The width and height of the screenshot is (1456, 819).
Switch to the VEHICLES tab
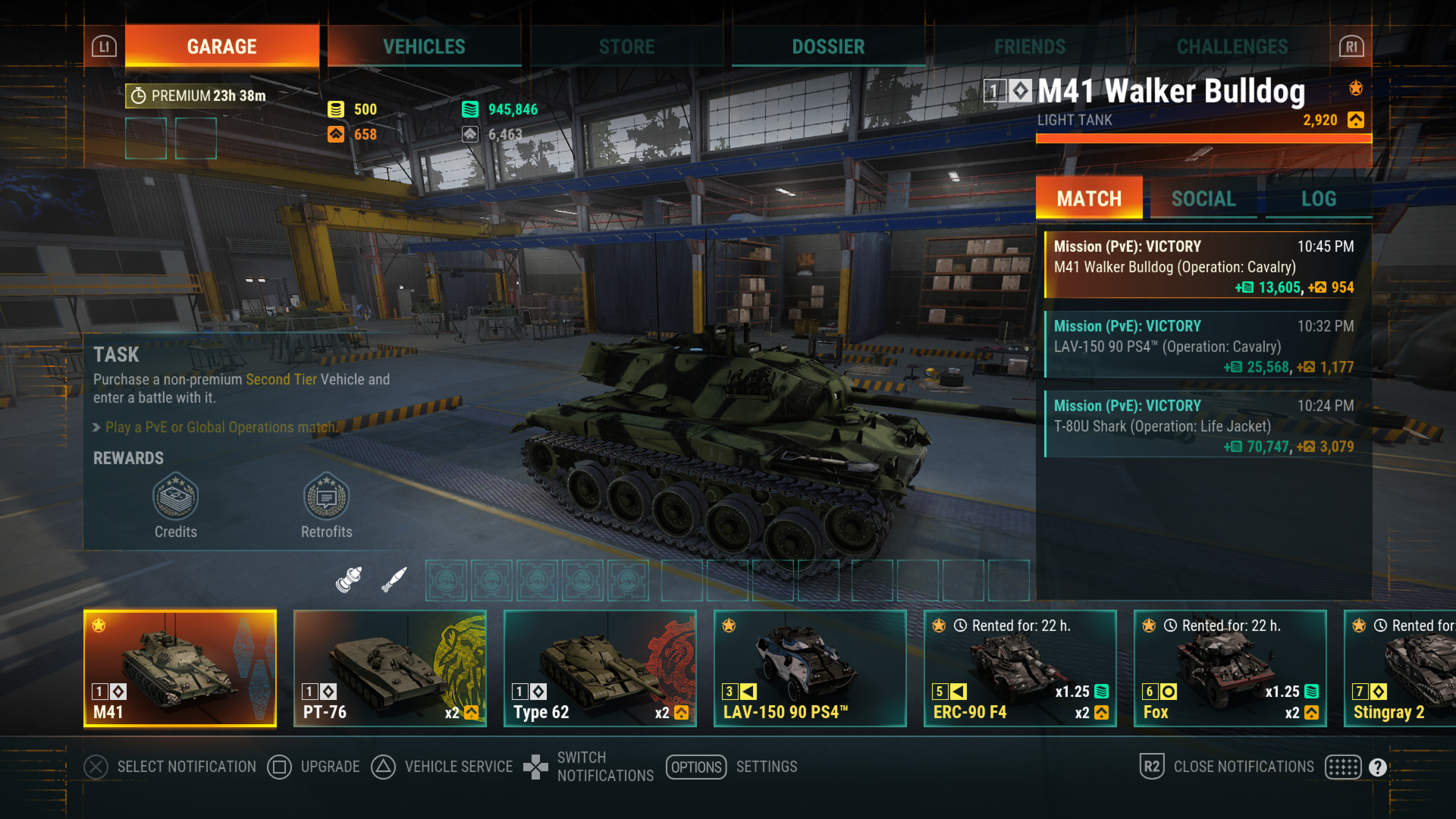point(424,46)
